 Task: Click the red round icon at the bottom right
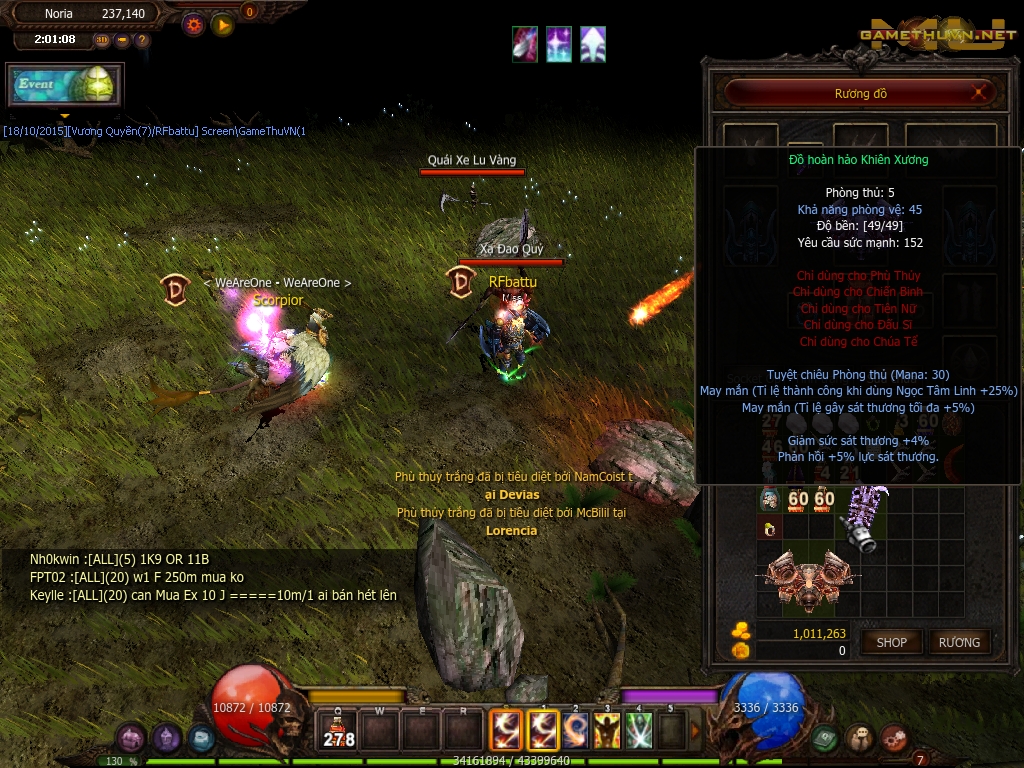[x=894, y=739]
